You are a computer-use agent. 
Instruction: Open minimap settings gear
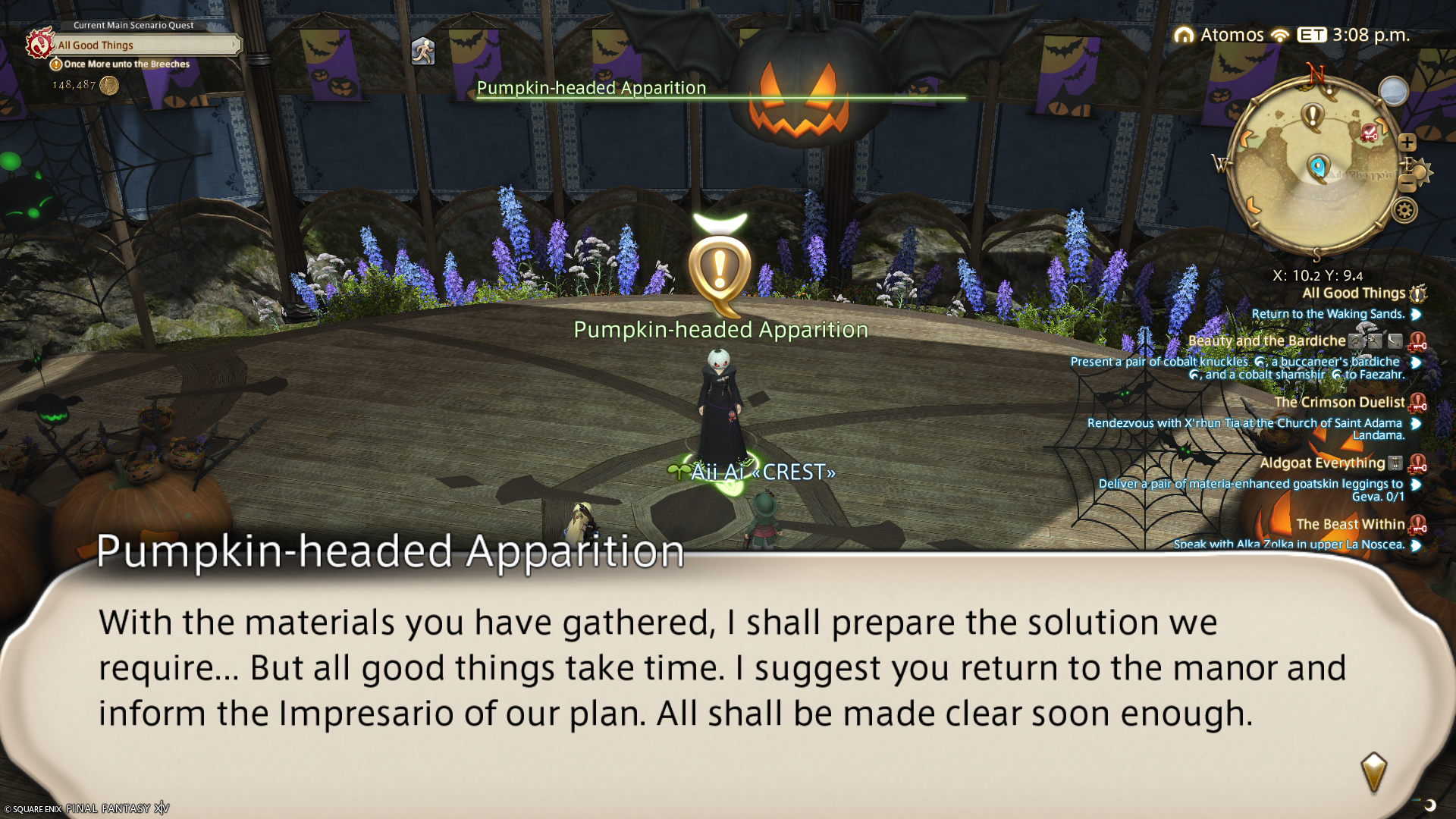tap(1404, 210)
